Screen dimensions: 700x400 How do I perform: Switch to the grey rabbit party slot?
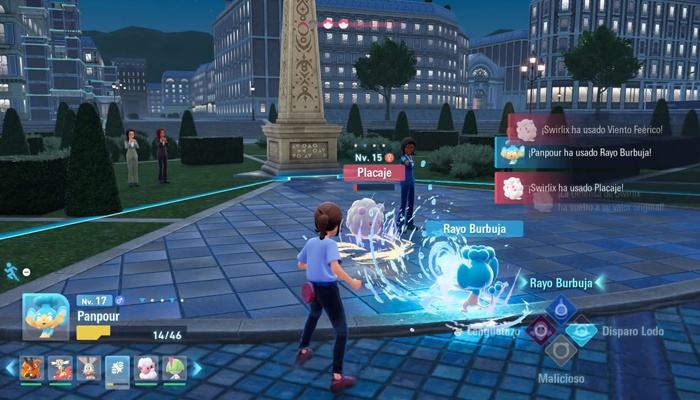tap(89, 368)
